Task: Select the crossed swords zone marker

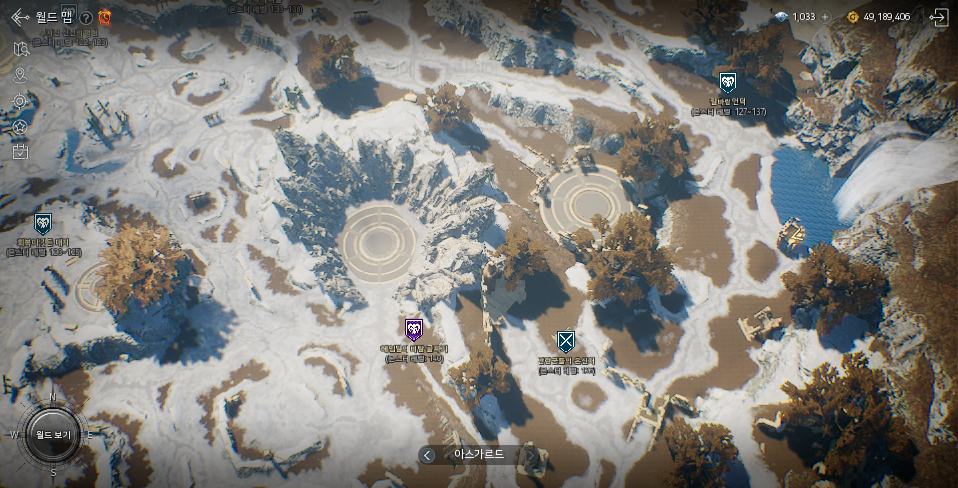Action: tap(565, 341)
